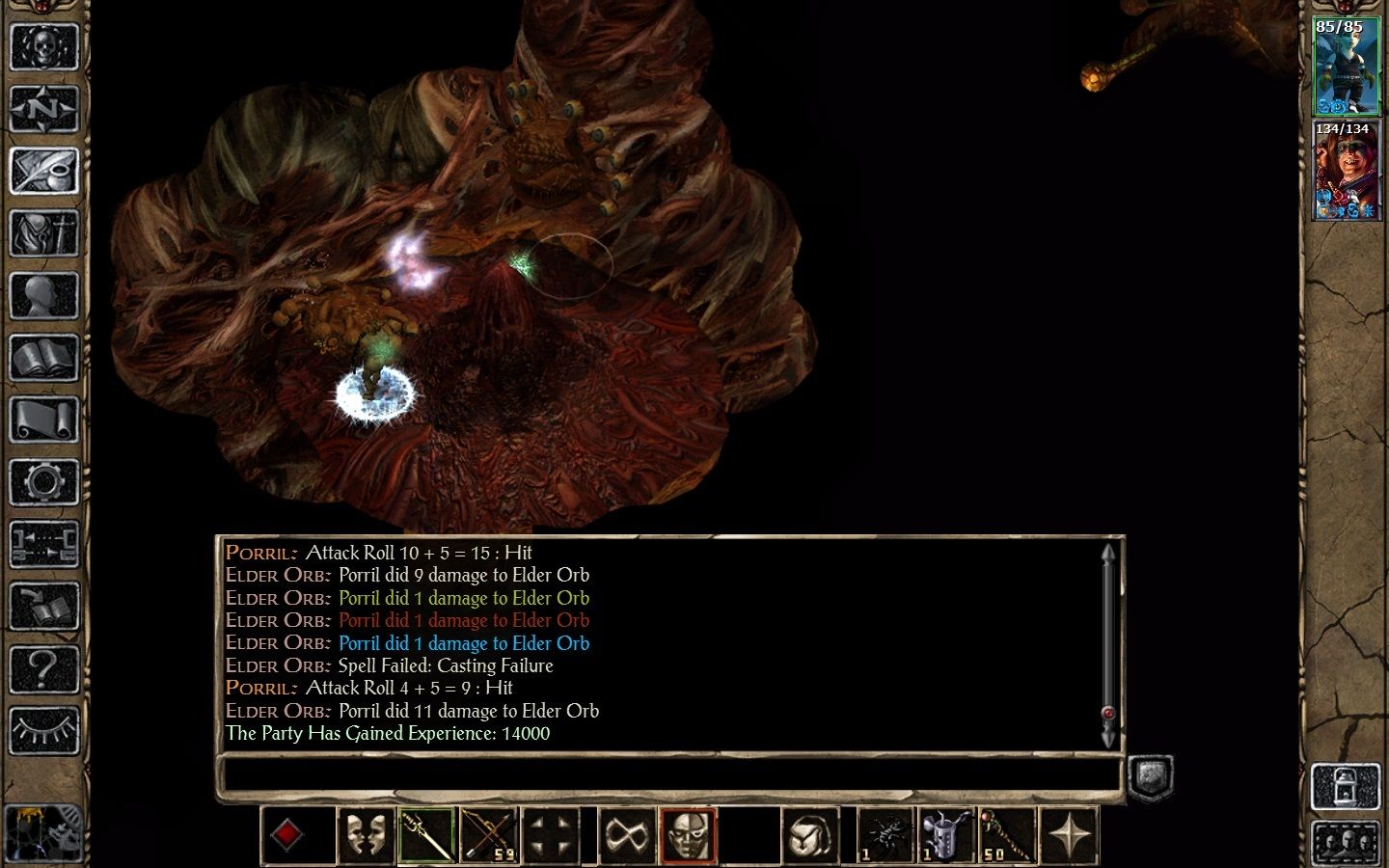
Task: Select the top character portrait with 85/85 HP
Action: (x=1346, y=66)
